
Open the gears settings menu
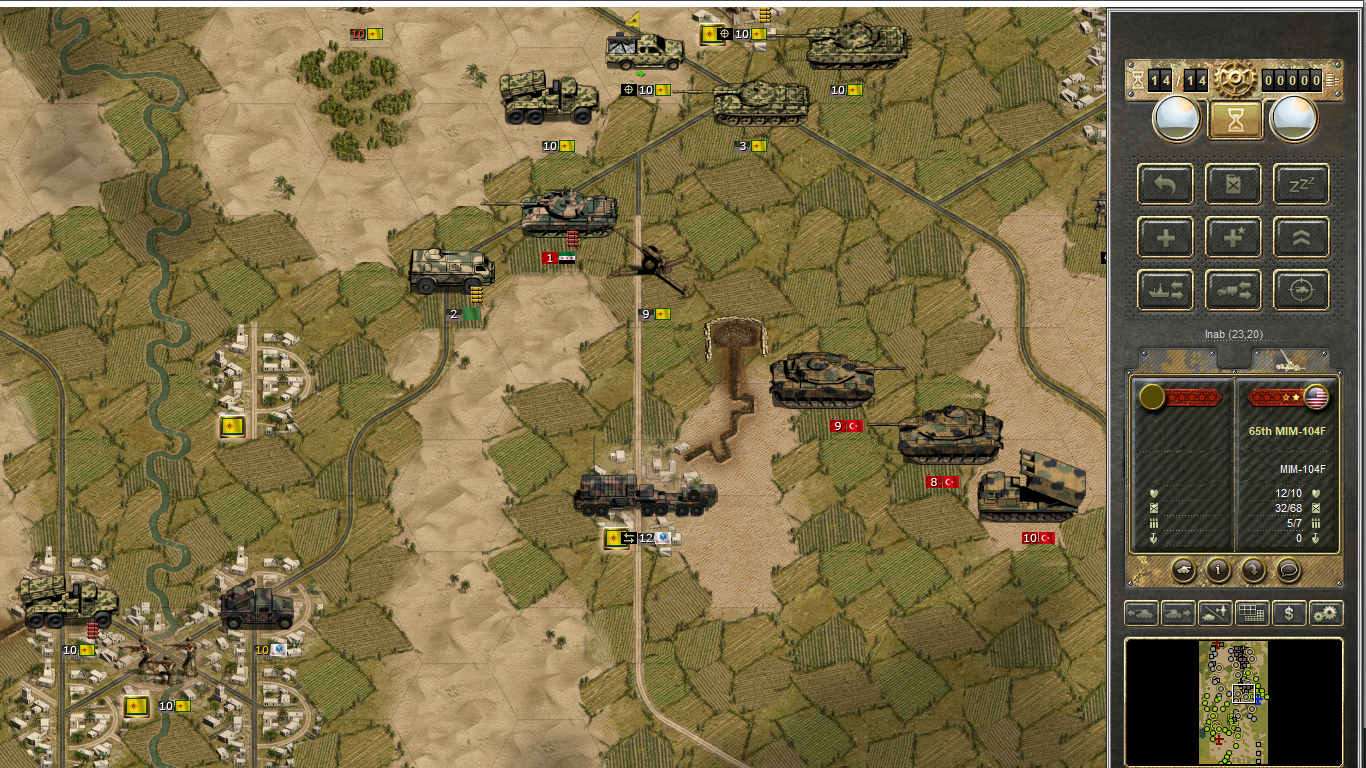point(1326,613)
